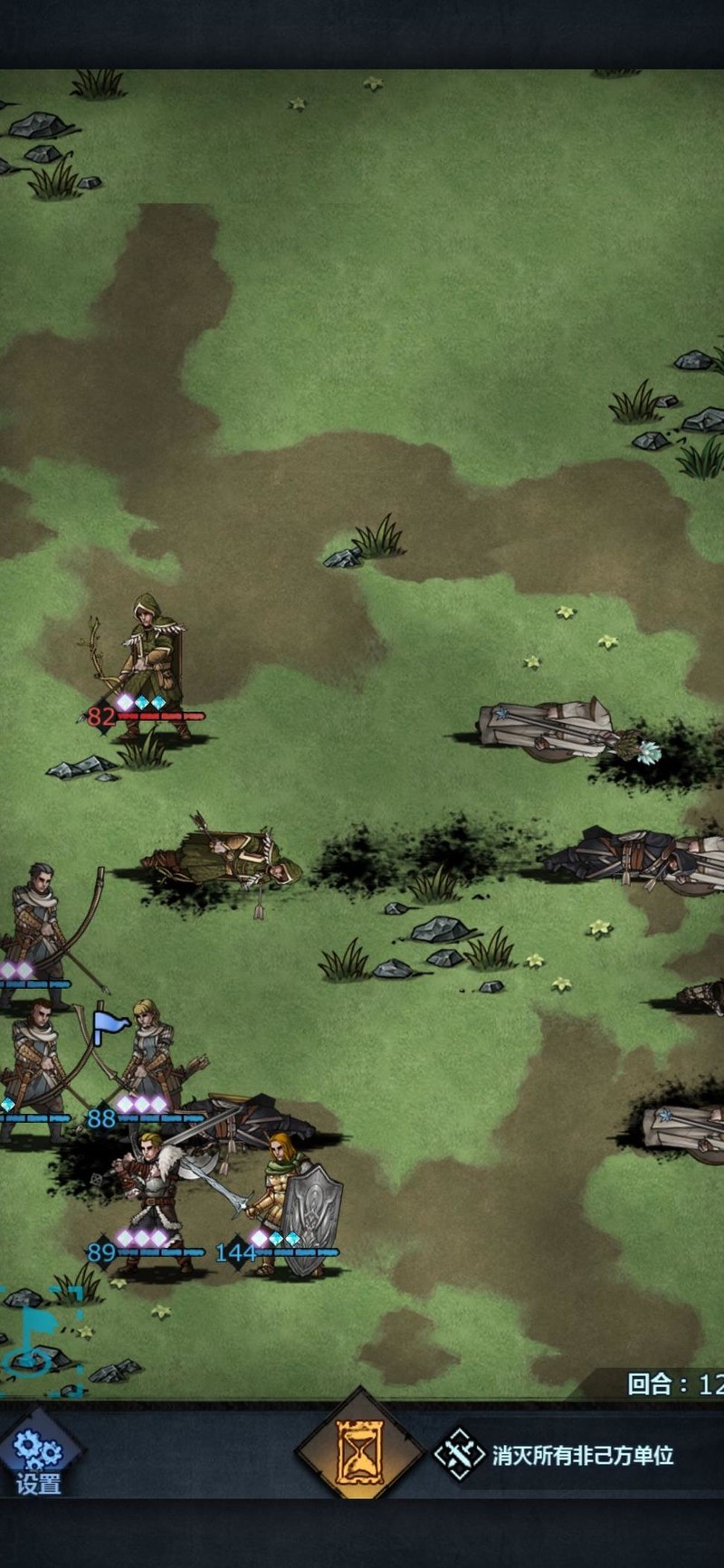This screenshot has height=1568, width=724.
Task: Open the 设置 settings menu
Action: 38,1459
